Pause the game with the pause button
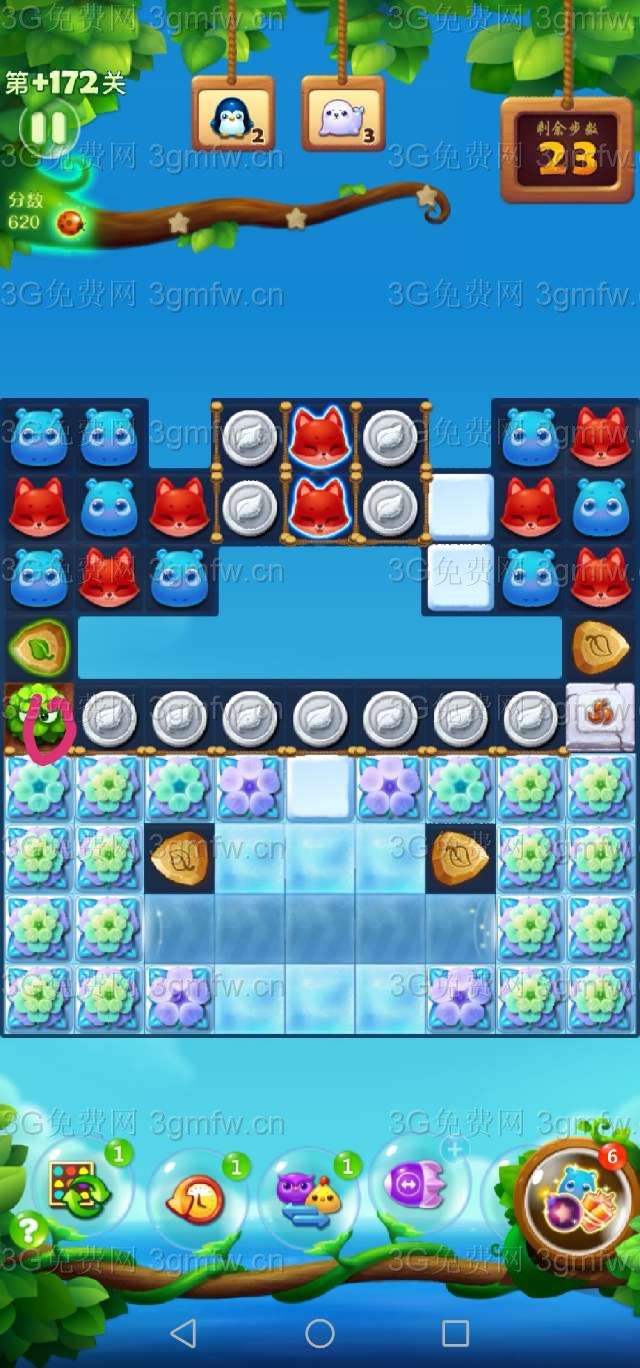This screenshot has height=1368, width=640. coord(48,128)
